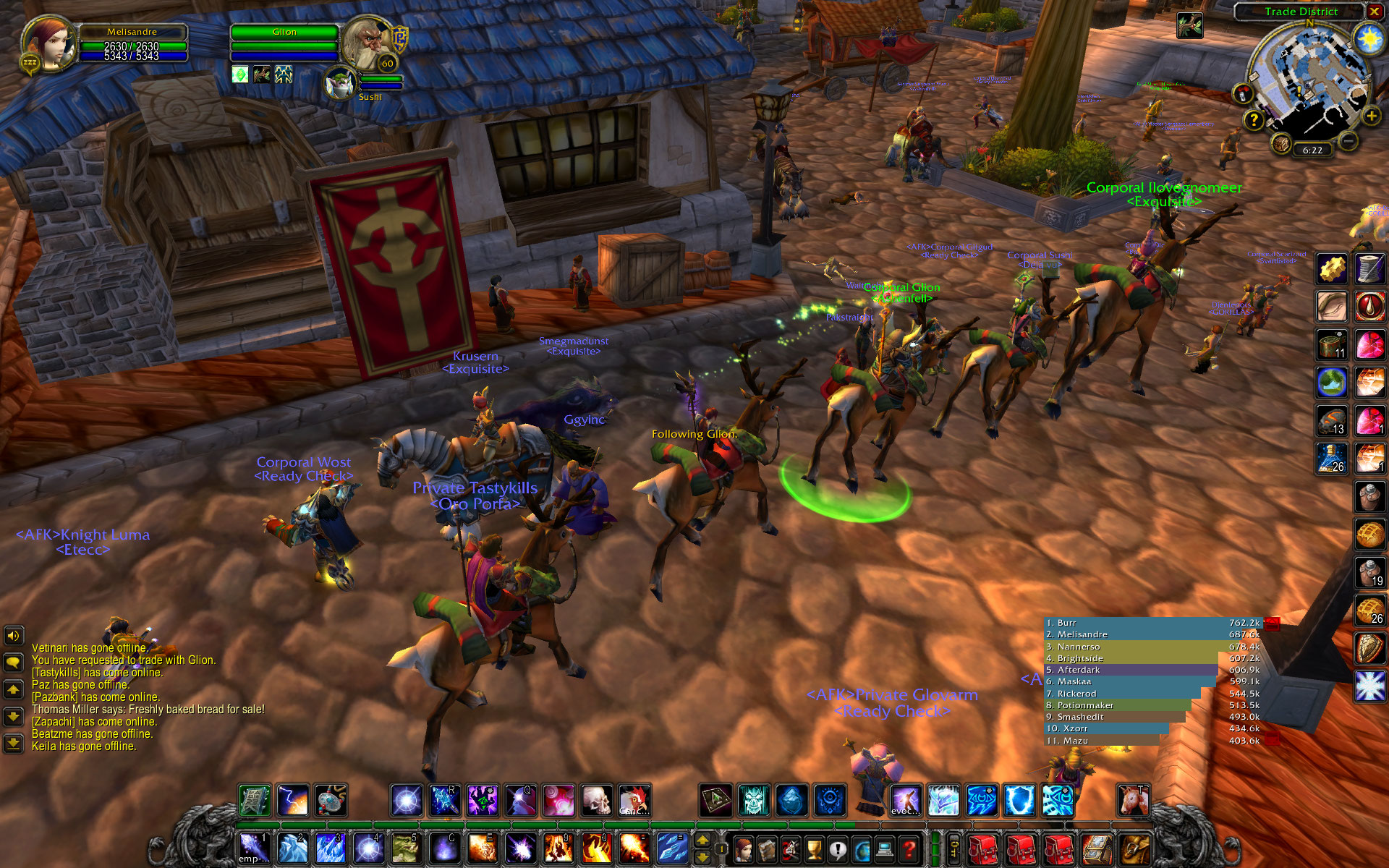Select Melisandre's player portrait

[49, 43]
